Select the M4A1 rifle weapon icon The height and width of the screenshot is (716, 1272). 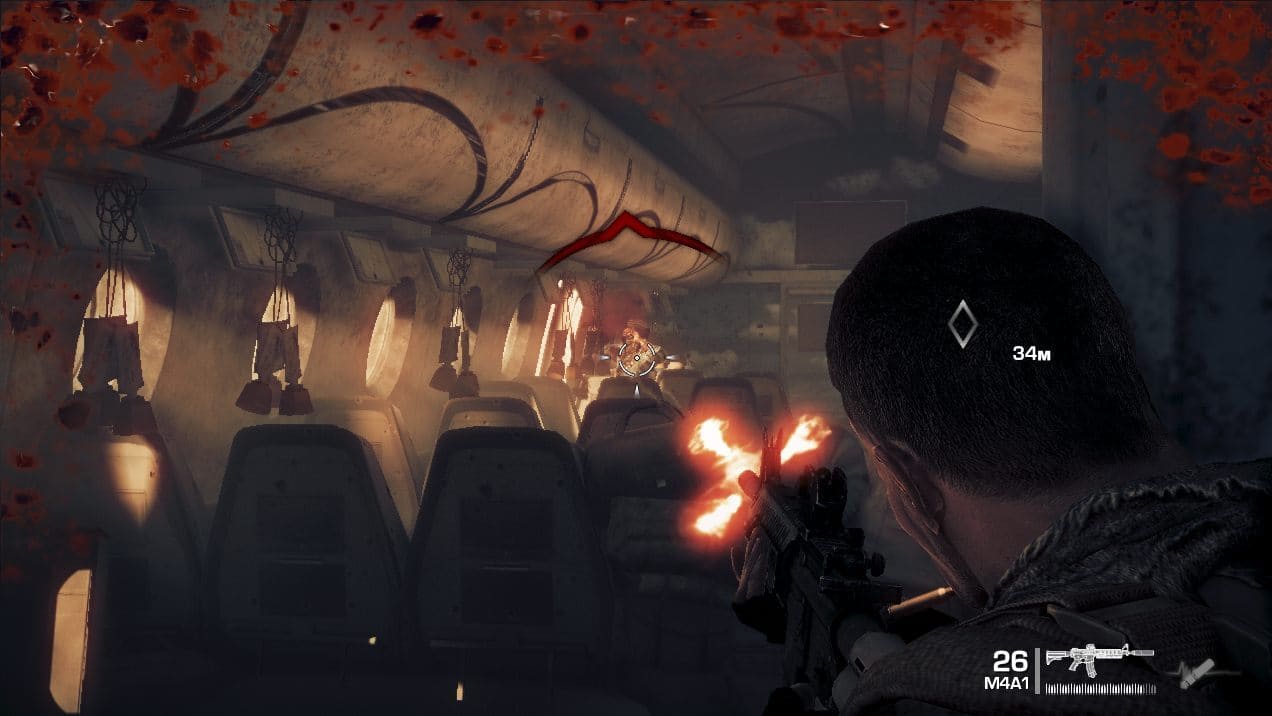1098,657
